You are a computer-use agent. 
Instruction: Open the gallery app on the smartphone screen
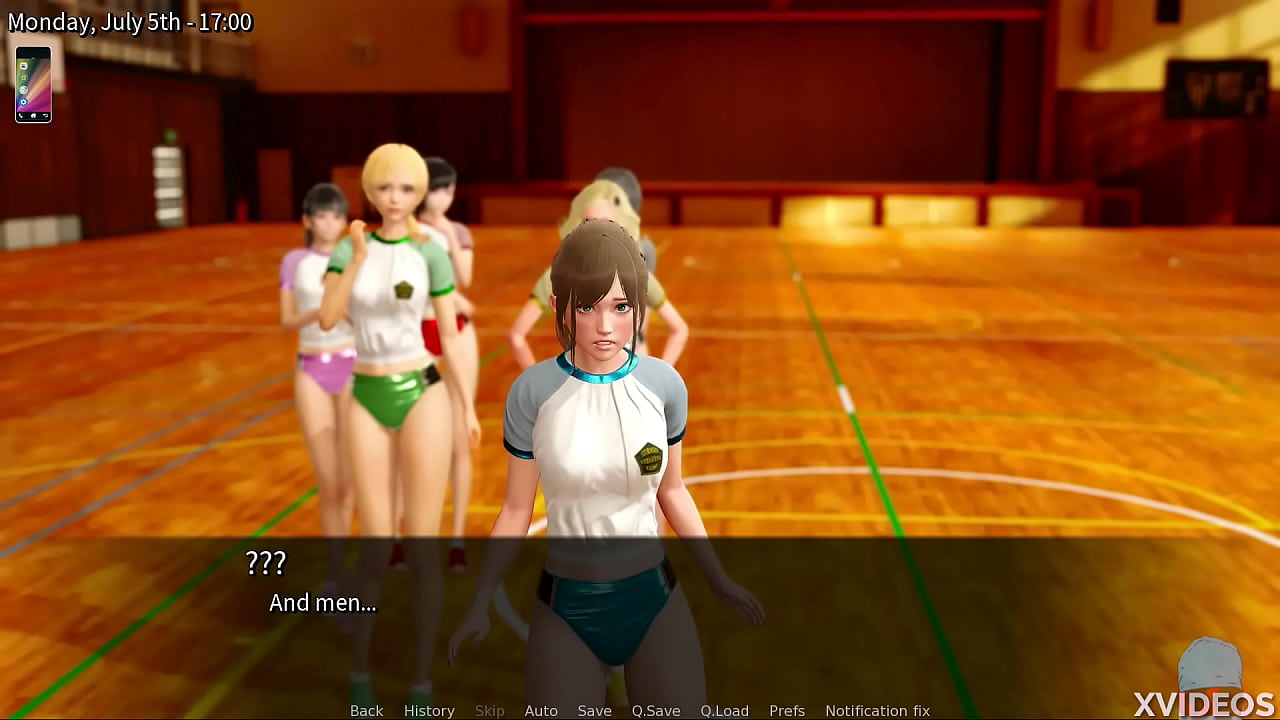click(x=24, y=78)
